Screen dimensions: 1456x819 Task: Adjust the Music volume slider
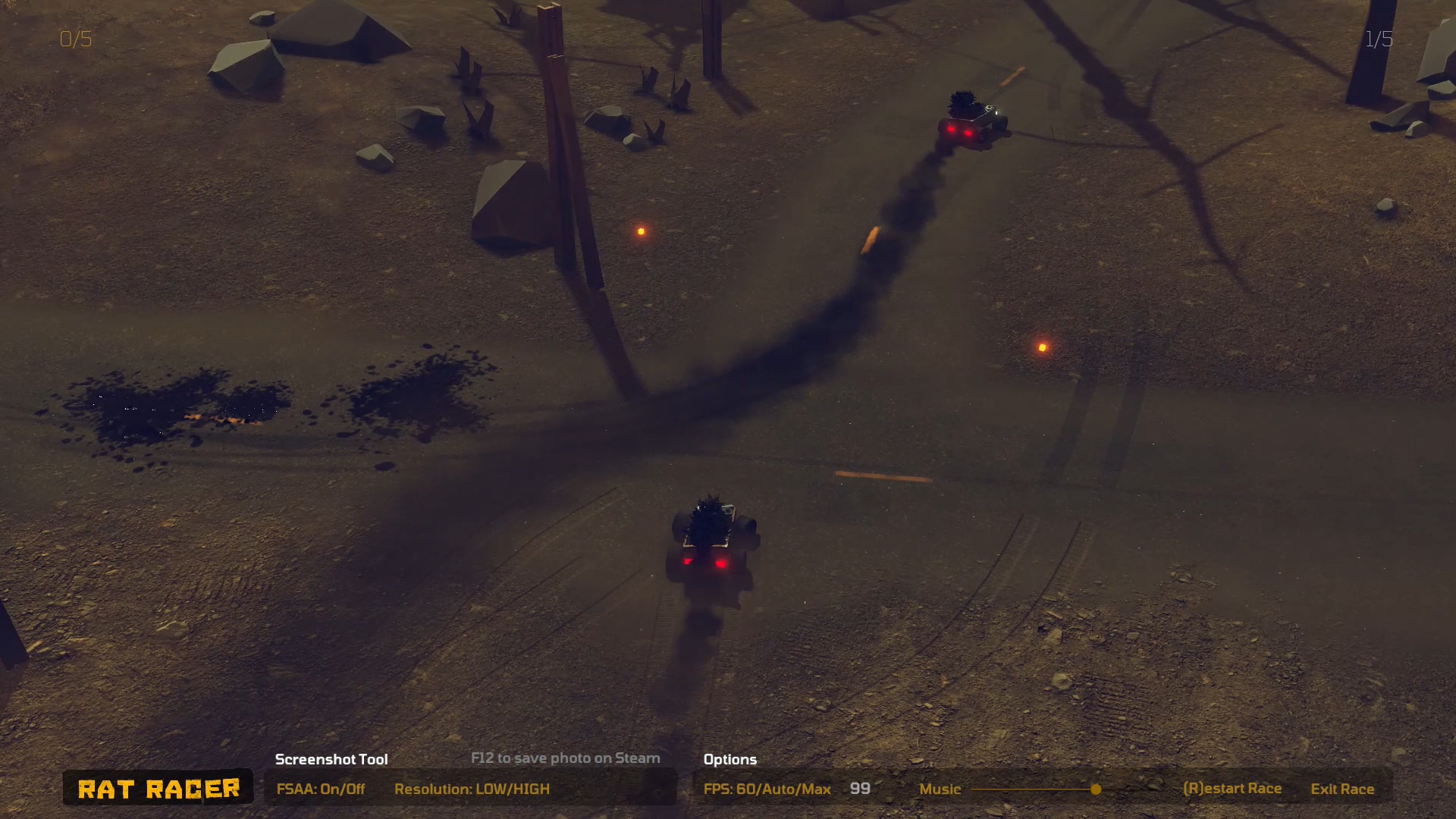[1095, 789]
